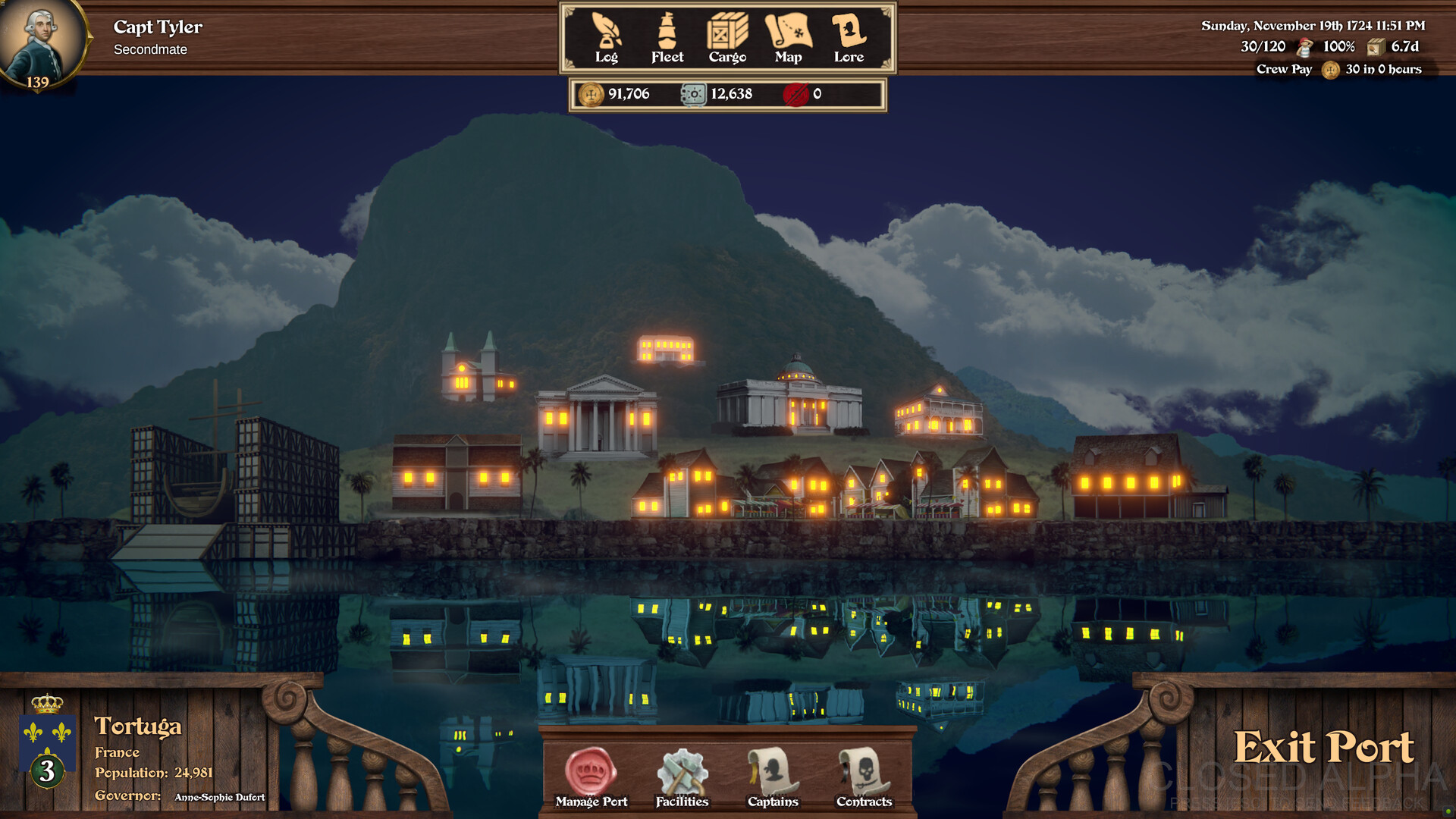
Task: Open the Lore book
Action: 849,38
